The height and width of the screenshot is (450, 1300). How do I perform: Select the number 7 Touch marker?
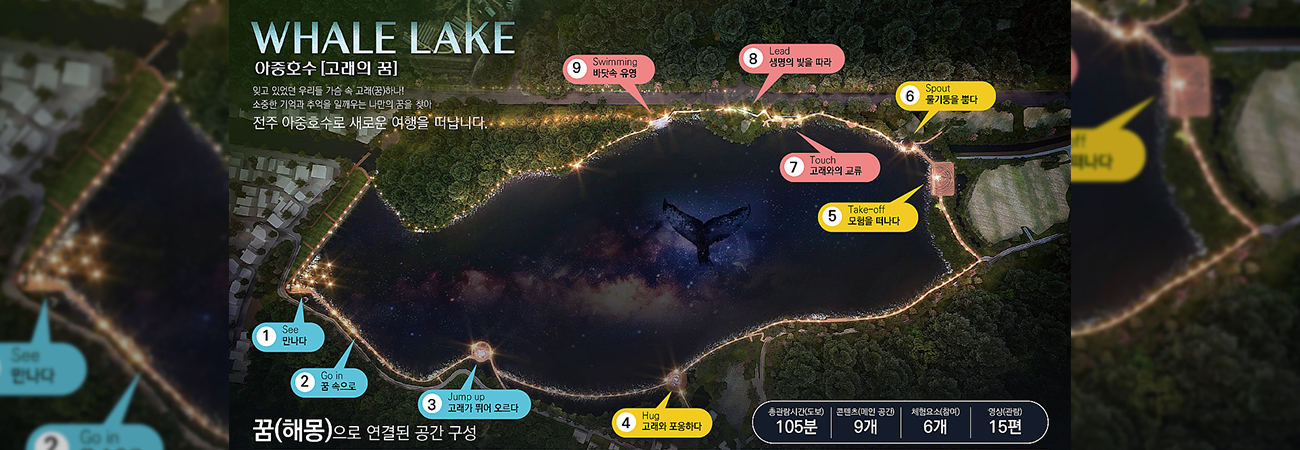coord(829,166)
